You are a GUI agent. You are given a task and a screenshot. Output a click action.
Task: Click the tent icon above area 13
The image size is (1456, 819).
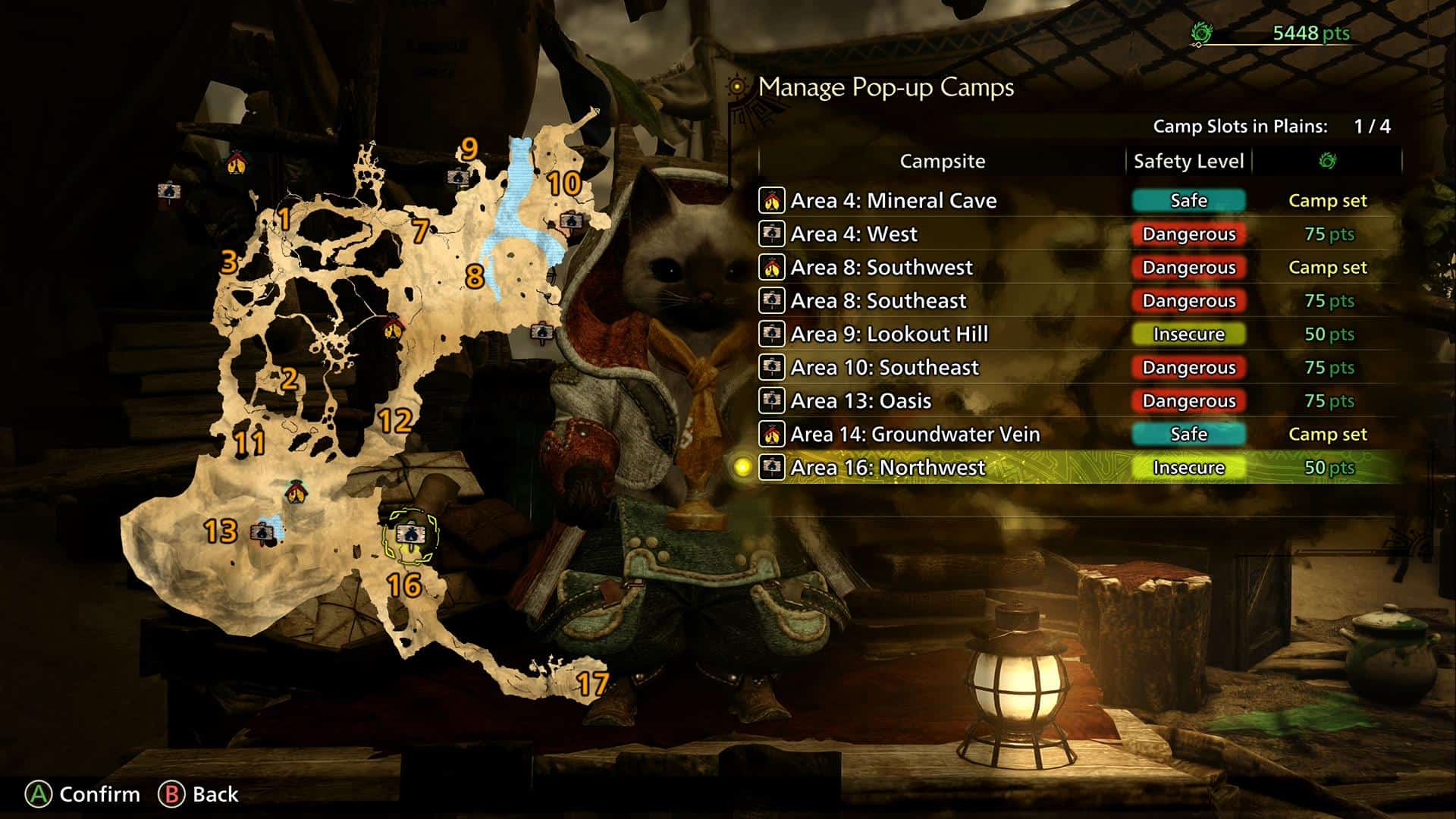tap(296, 493)
